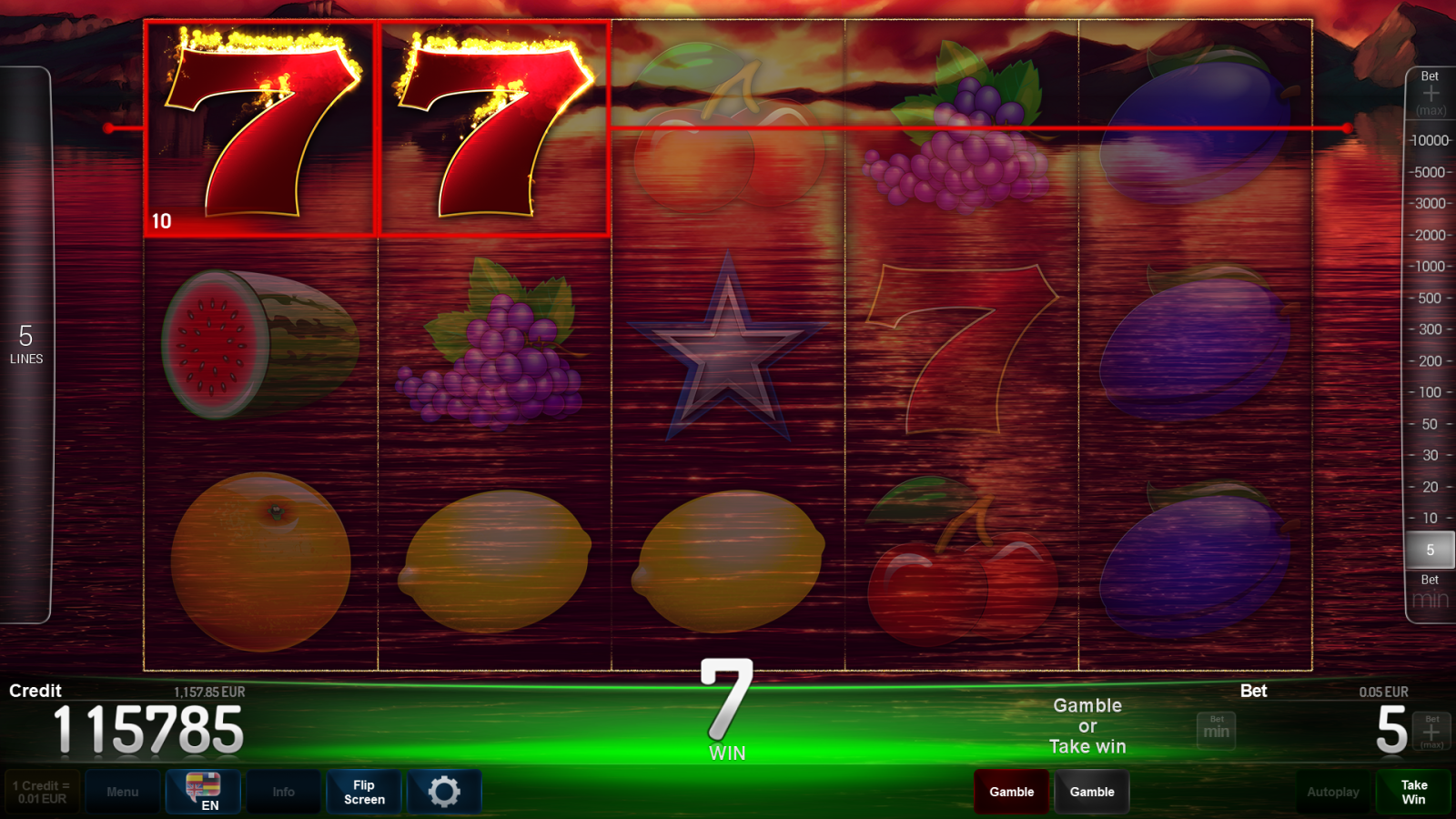Open the 1 Credit = 0.01 EUR denomination display
Viewport: 1456px width, 819px height.
[x=42, y=792]
